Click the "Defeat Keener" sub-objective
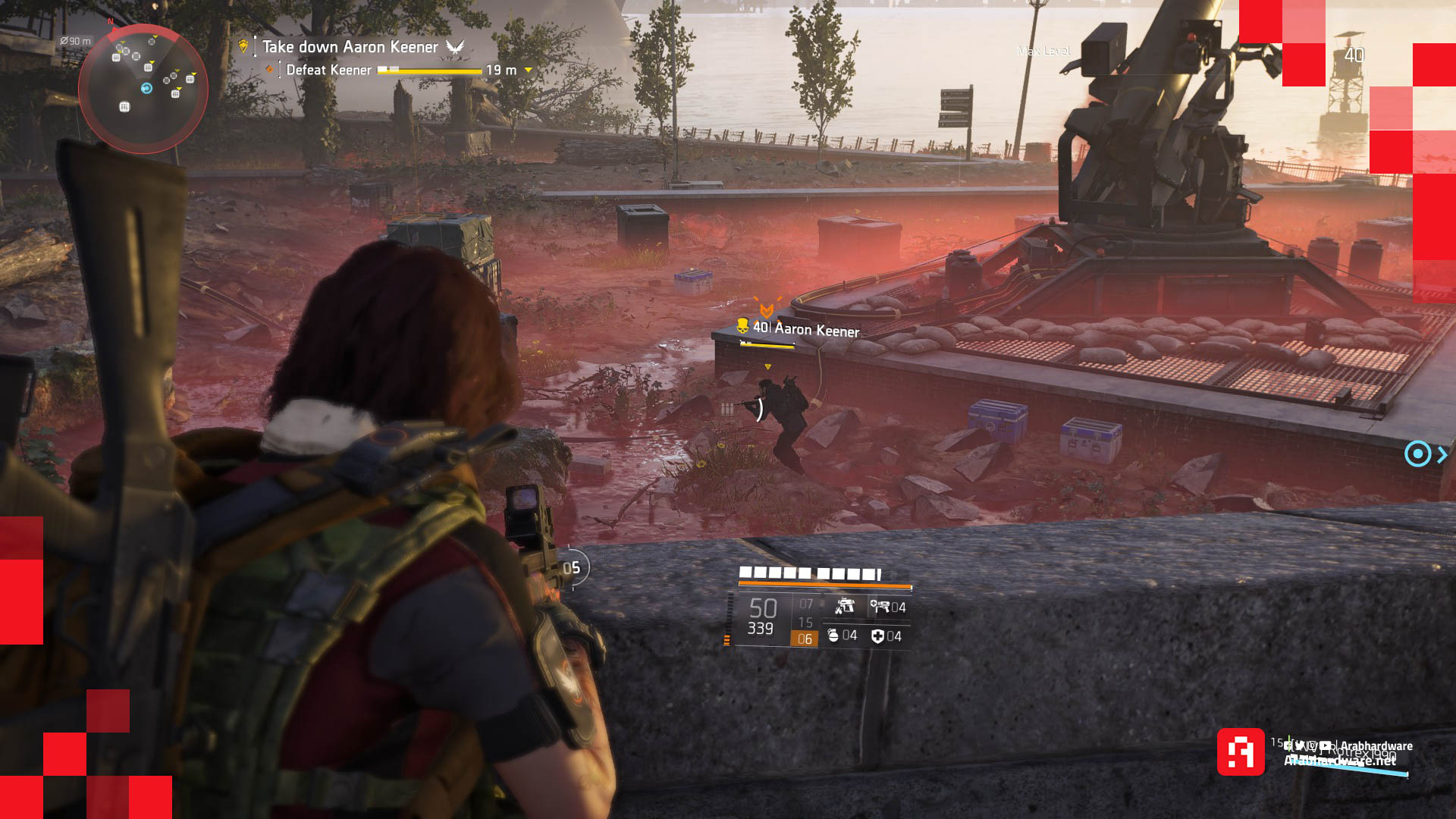This screenshot has width=1456, height=819. (328, 71)
